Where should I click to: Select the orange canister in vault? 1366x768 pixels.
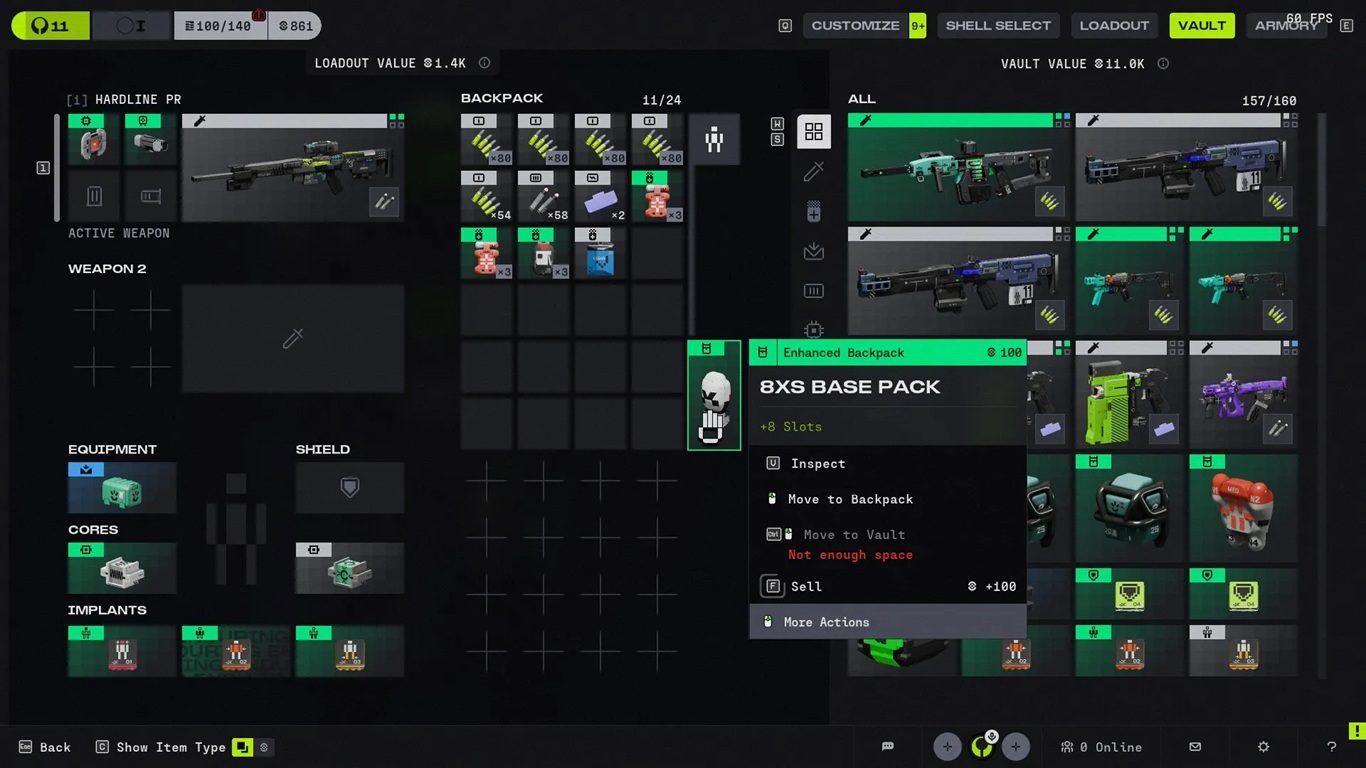1243,508
